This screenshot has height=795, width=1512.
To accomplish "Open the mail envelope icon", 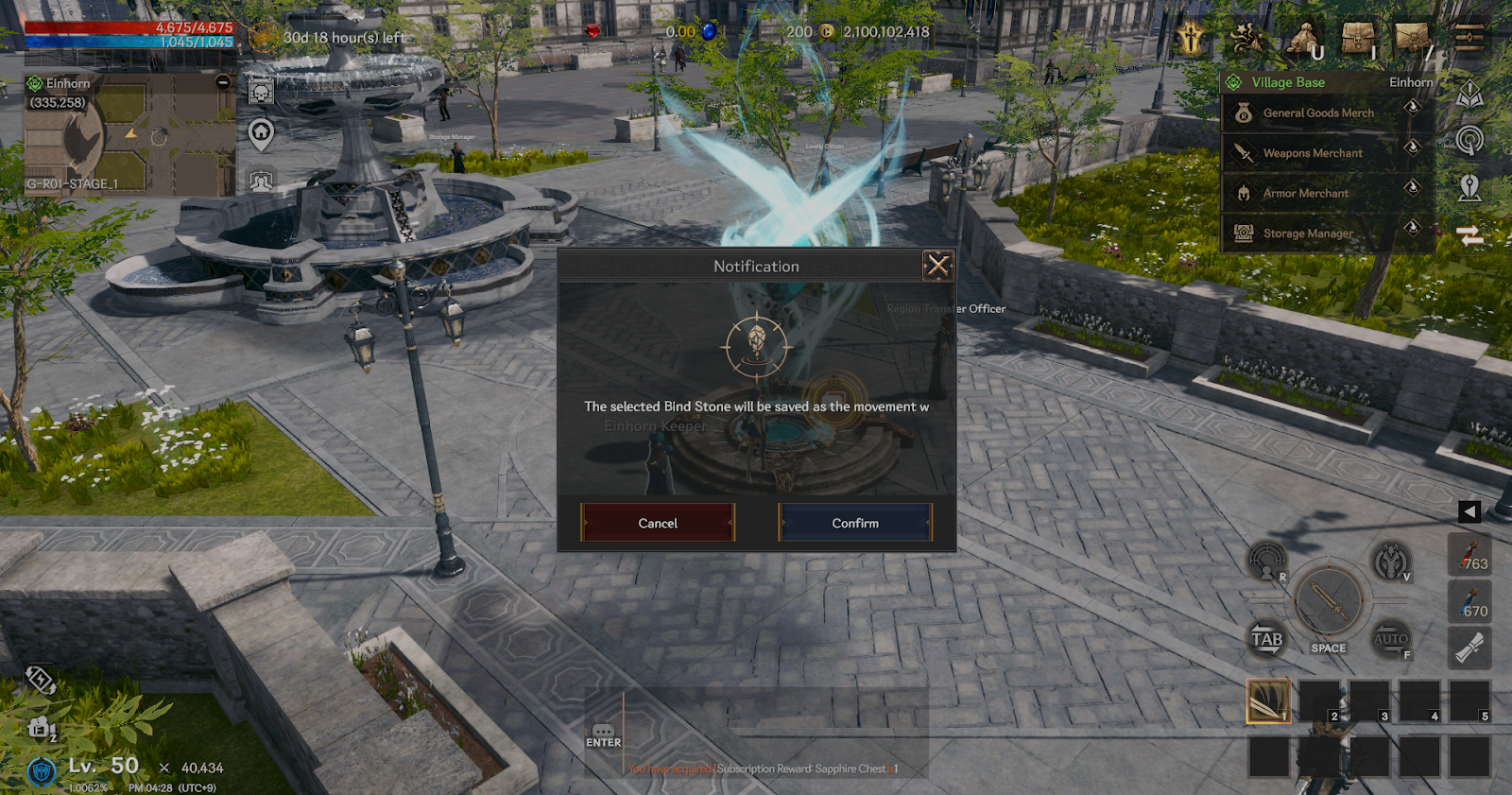I will click(1412, 39).
